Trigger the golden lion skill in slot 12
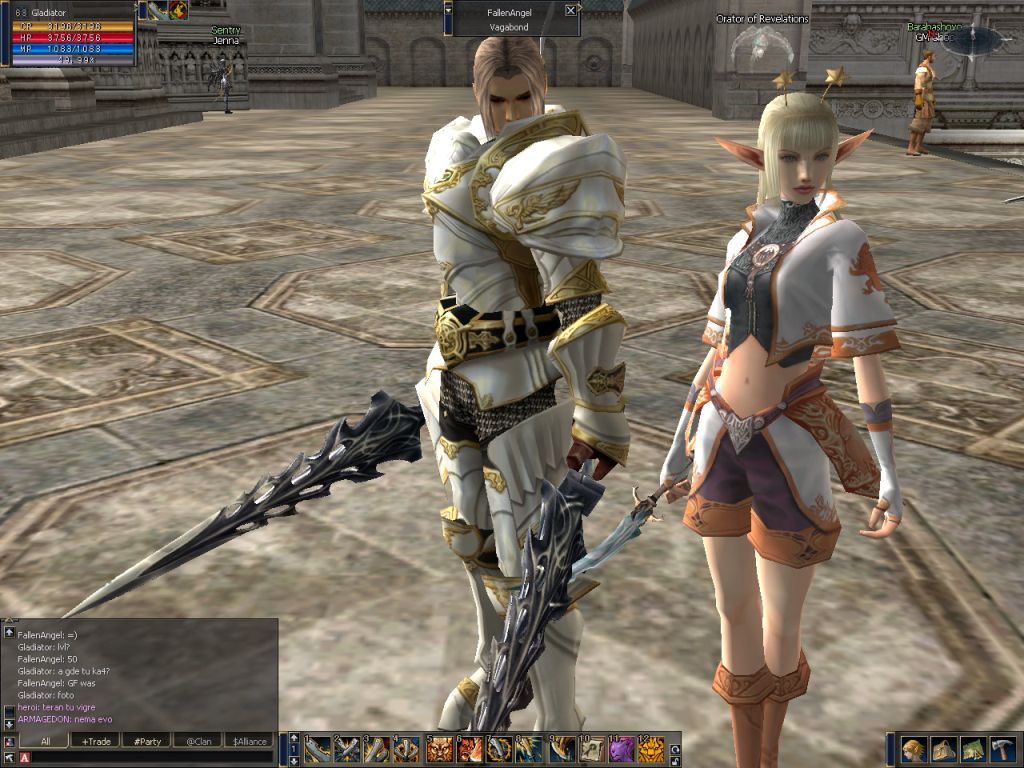Image resolution: width=1024 pixels, height=768 pixels. [651, 749]
